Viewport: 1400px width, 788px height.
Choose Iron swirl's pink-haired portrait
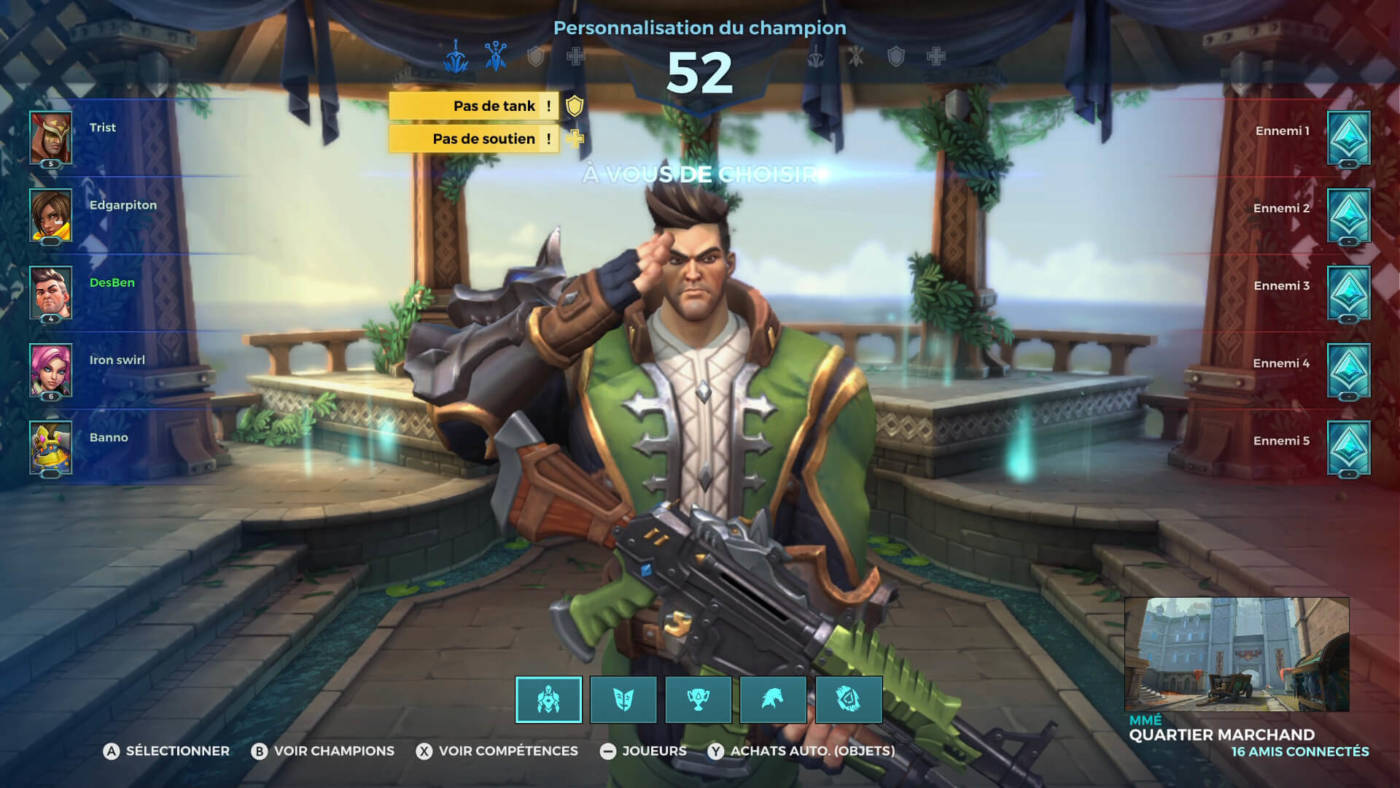tap(50, 369)
